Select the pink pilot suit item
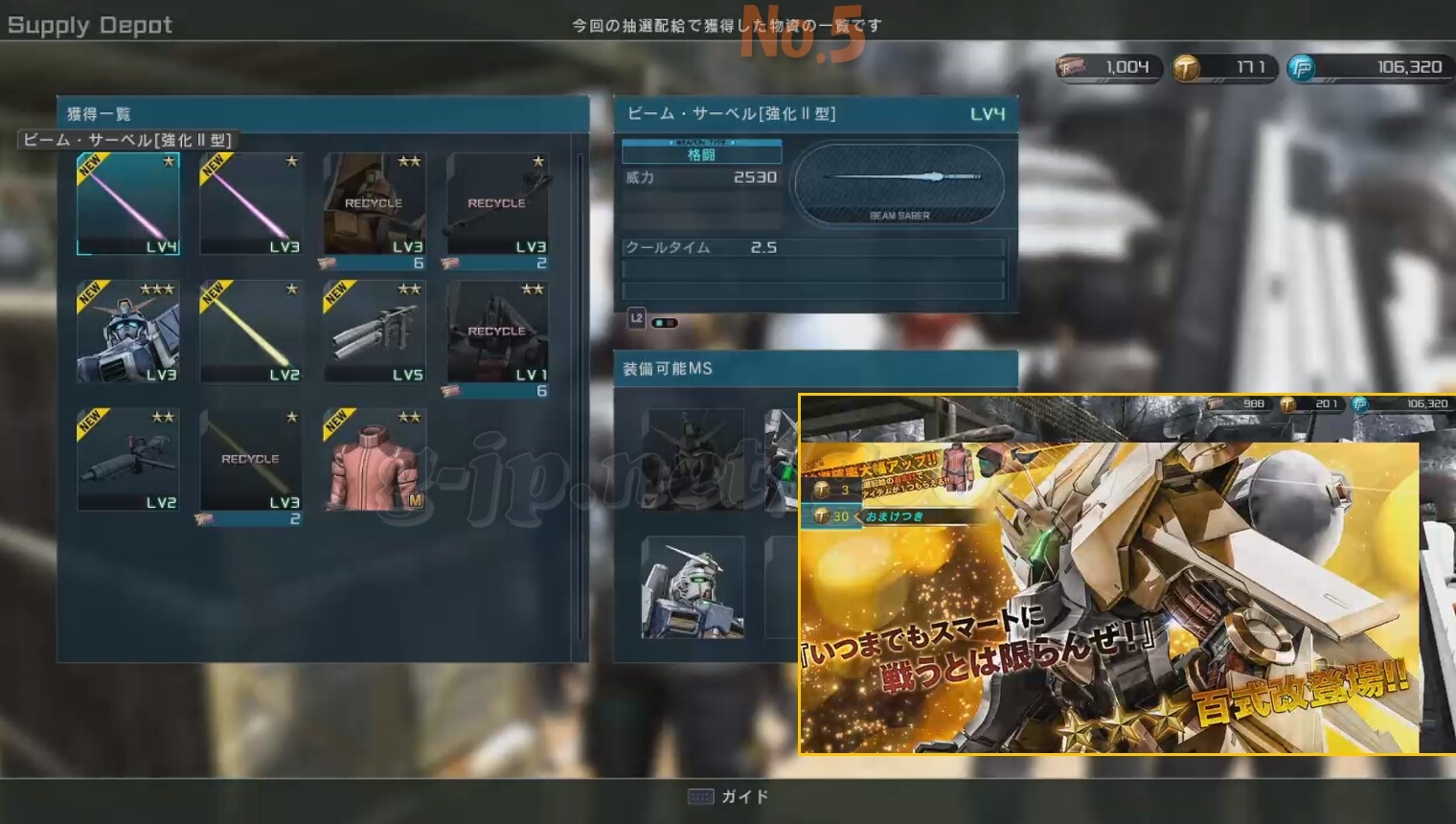 pos(374,459)
